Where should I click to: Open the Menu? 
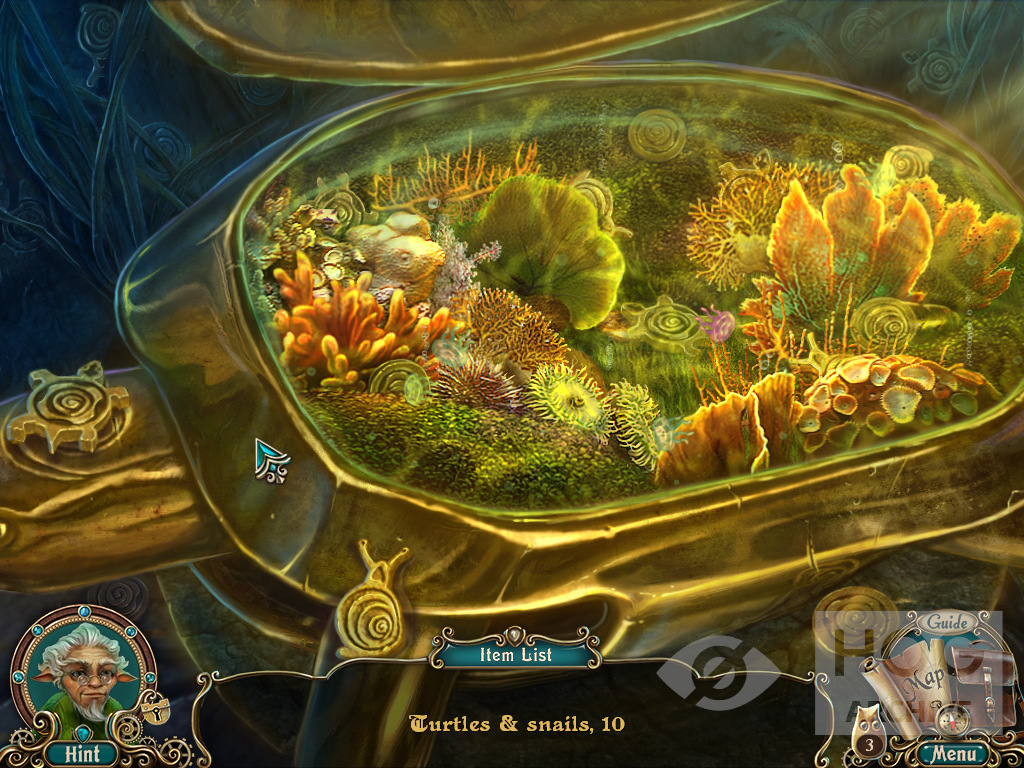(951, 753)
